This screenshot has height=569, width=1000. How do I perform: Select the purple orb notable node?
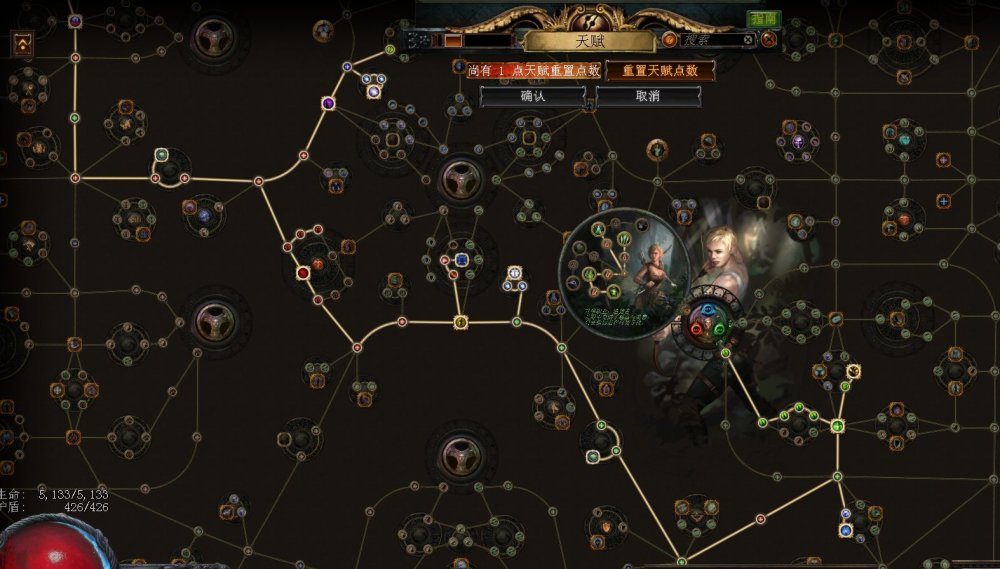(373, 91)
